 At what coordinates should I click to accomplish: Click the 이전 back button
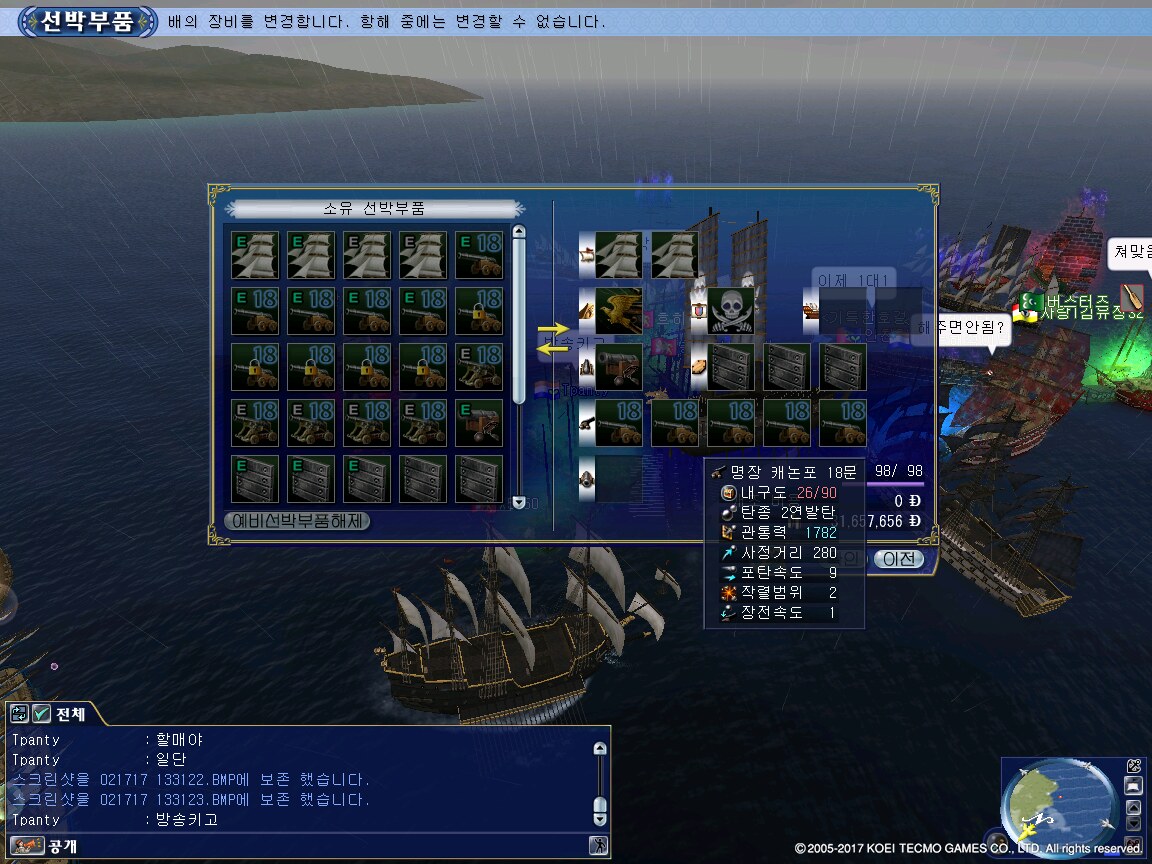(x=898, y=559)
